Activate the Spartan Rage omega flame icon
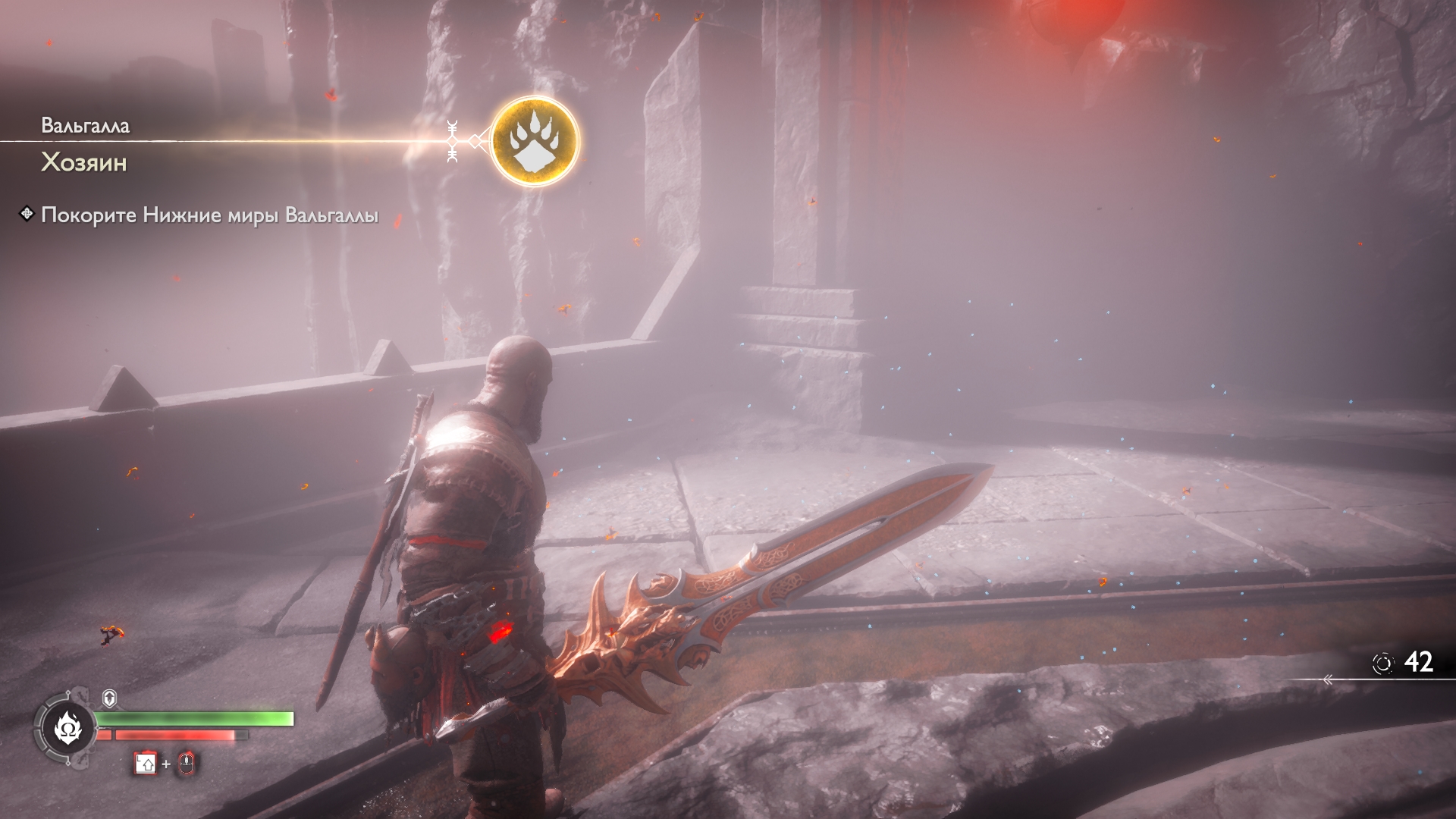 pyautogui.click(x=64, y=729)
